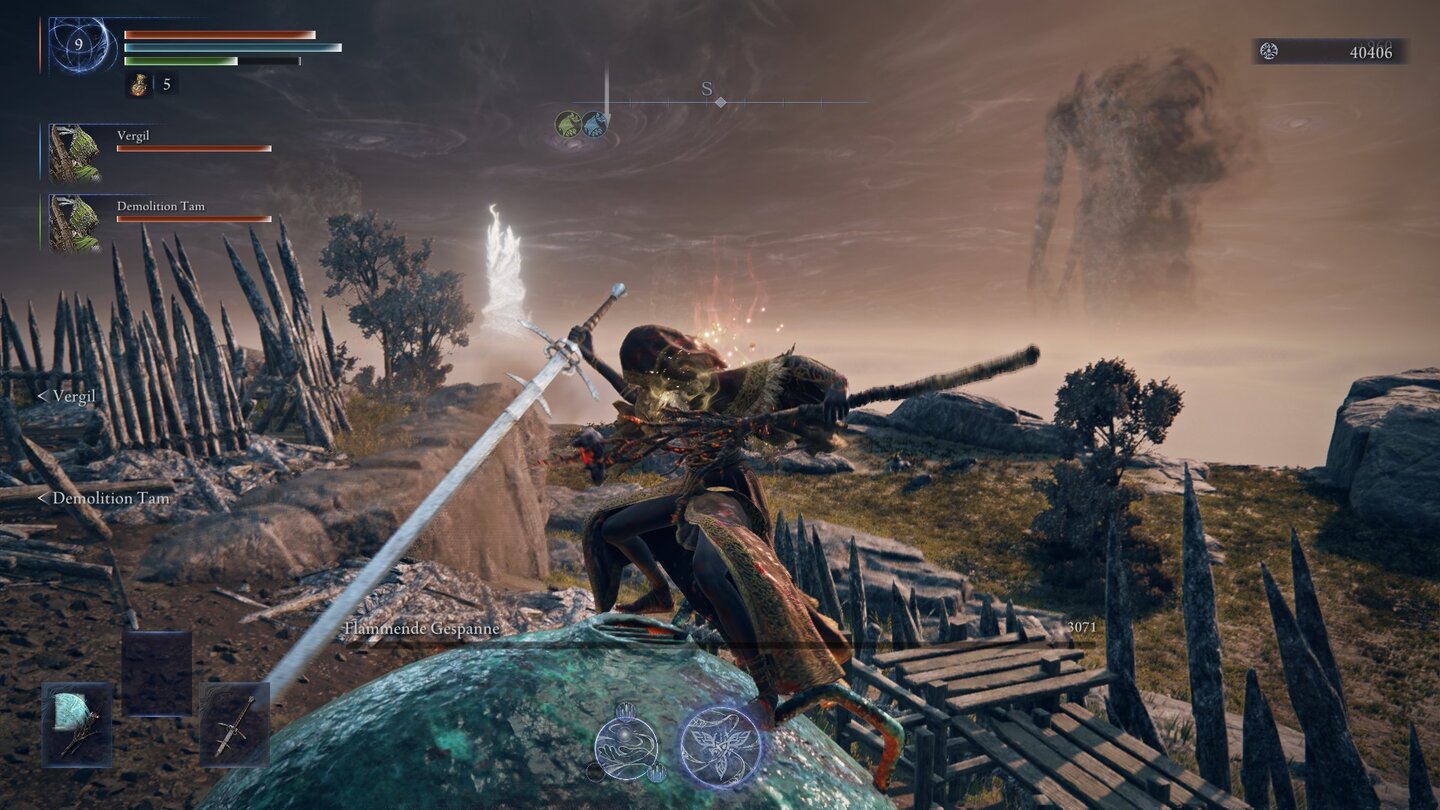Viewport: 1440px width, 810px height.
Task: Activate the swirling wind character skill
Action: pyautogui.click(x=626, y=747)
